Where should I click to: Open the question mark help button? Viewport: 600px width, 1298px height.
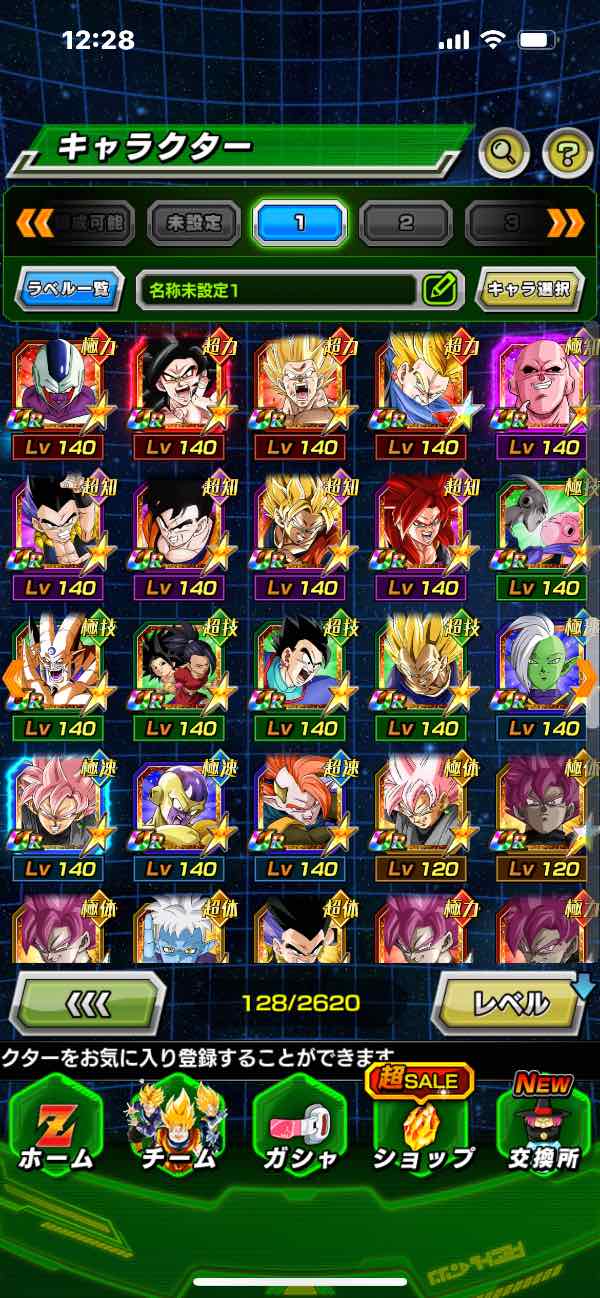pyautogui.click(x=567, y=153)
